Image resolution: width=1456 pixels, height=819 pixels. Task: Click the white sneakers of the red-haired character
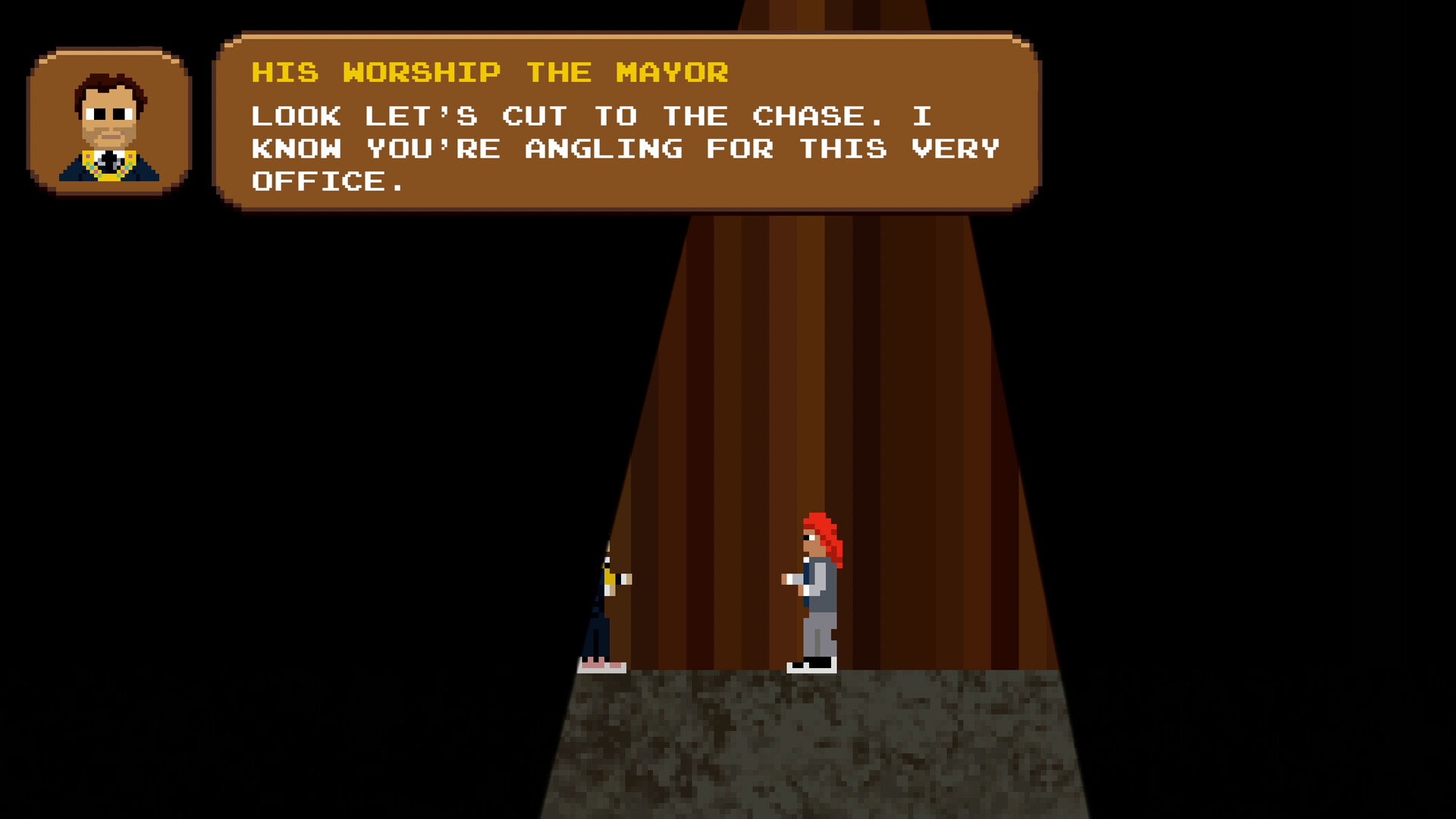coord(811,667)
